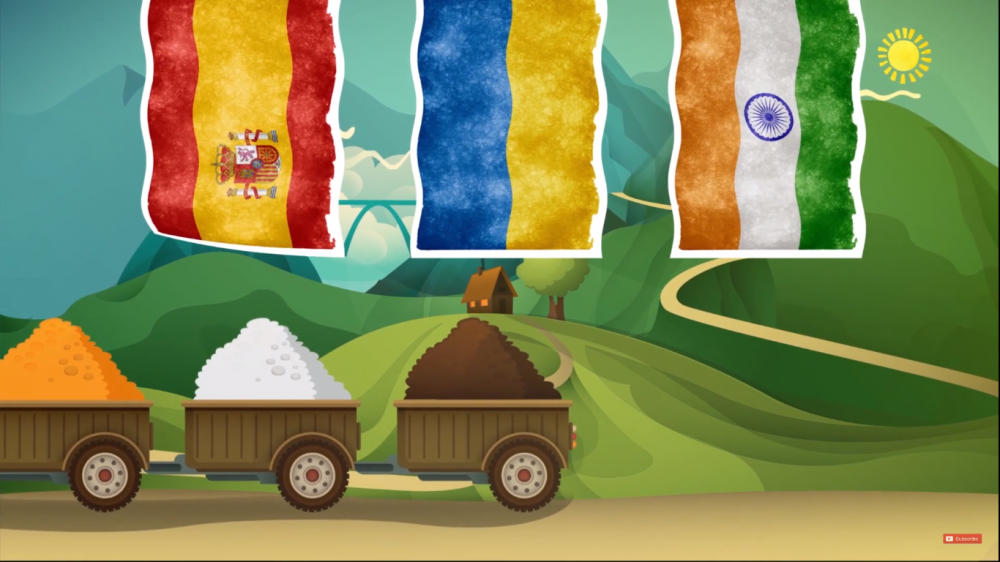Screen dimensions: 1000x562
Task: Select the blue and yellow flag
Action: coord(508,125)
